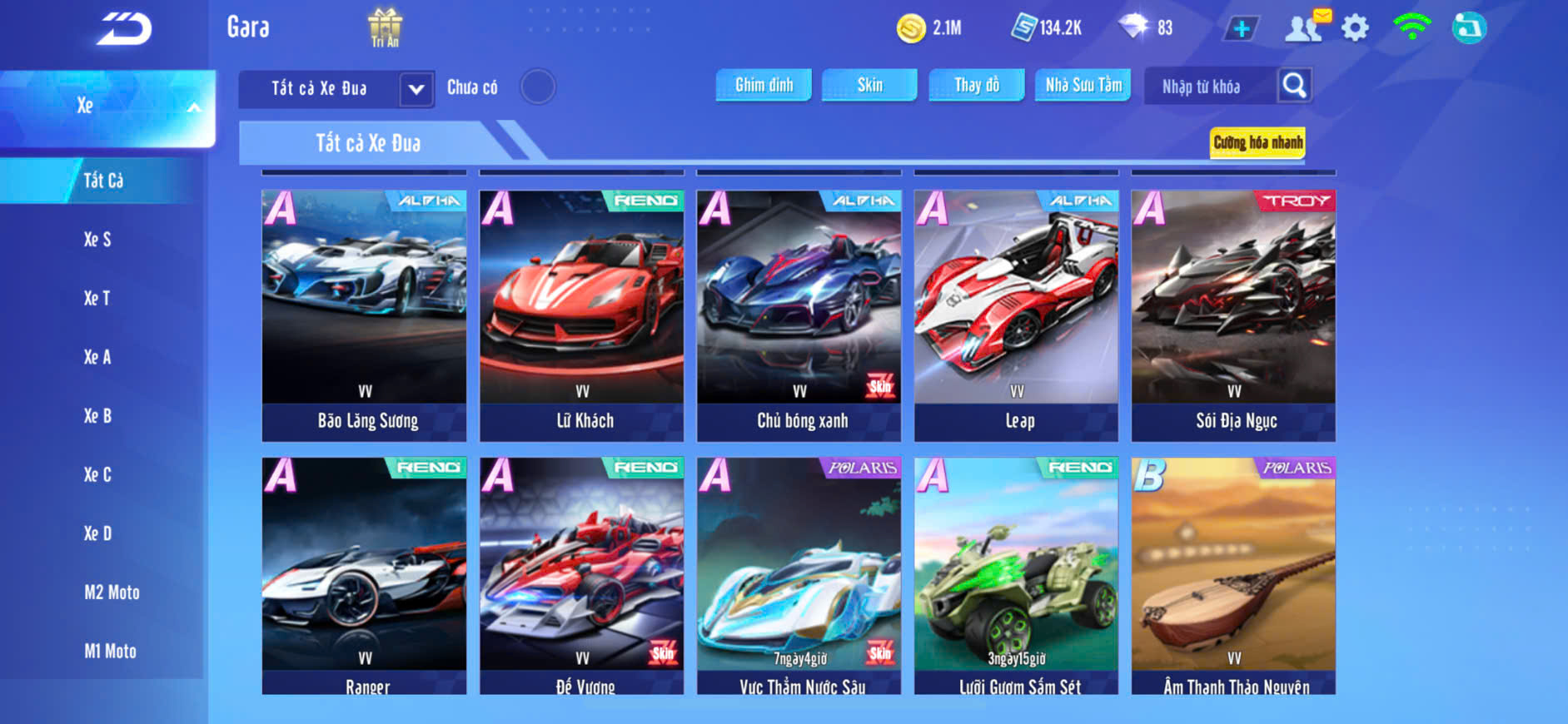Click the Thay đồ button

(x=977, y=85)
